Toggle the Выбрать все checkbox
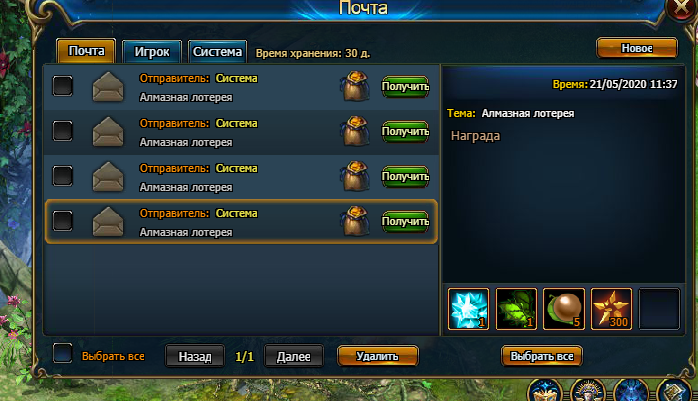 click(63, 353)
